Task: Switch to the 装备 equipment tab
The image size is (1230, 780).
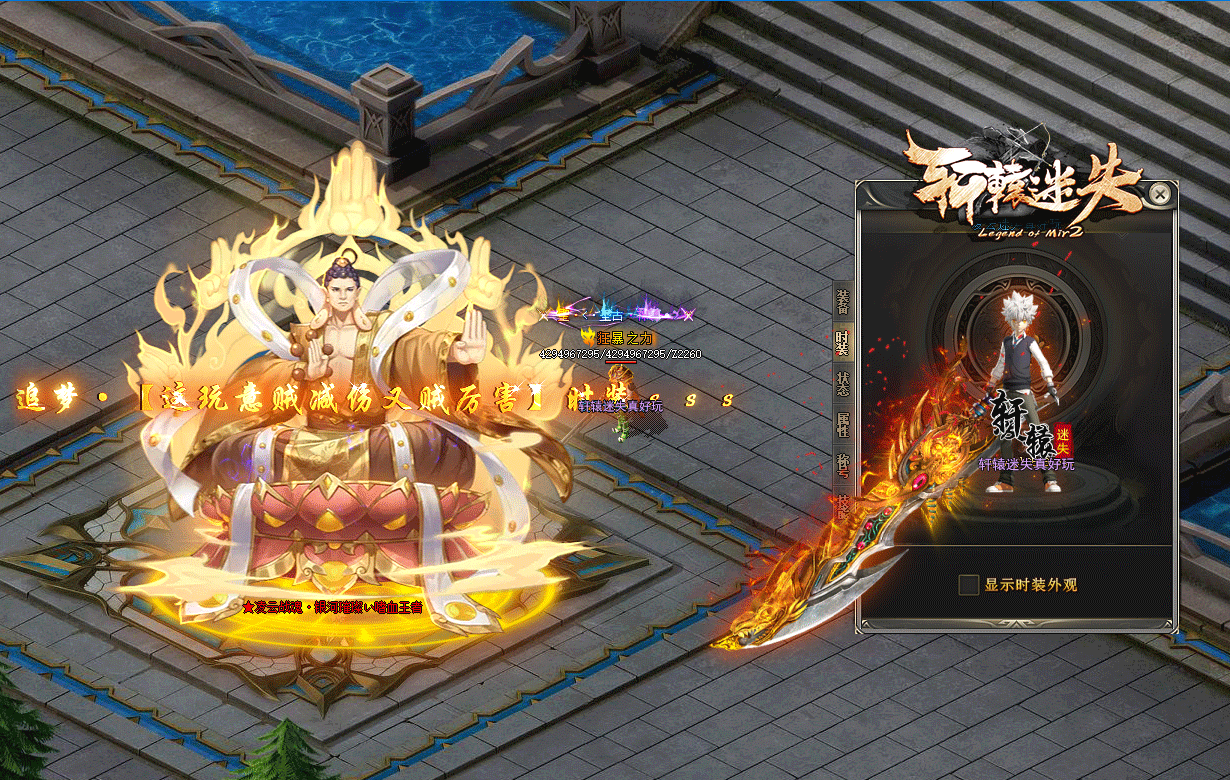Action: click(x=842, y=300)
